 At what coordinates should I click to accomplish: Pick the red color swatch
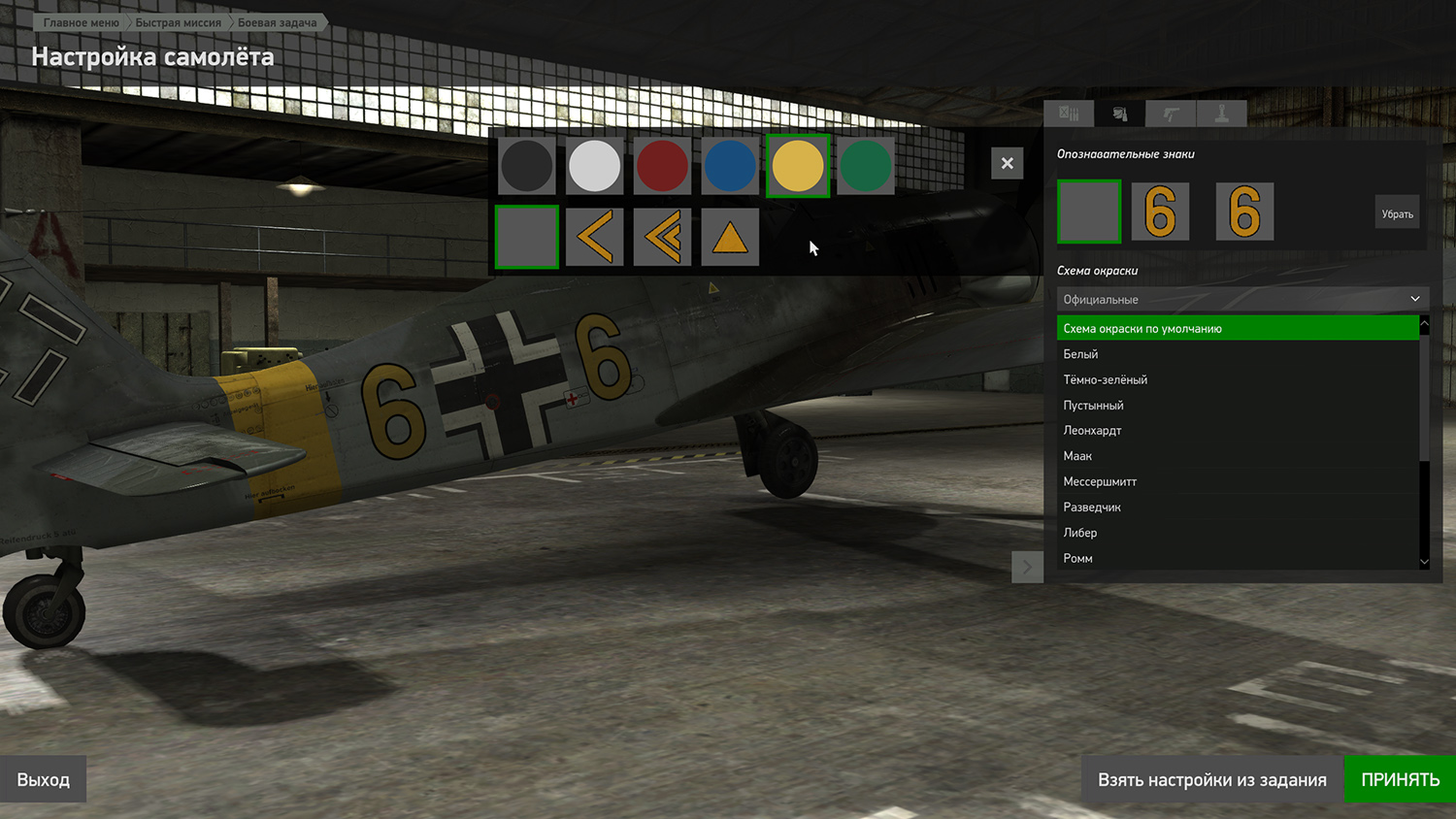click(x=662, y=166)
